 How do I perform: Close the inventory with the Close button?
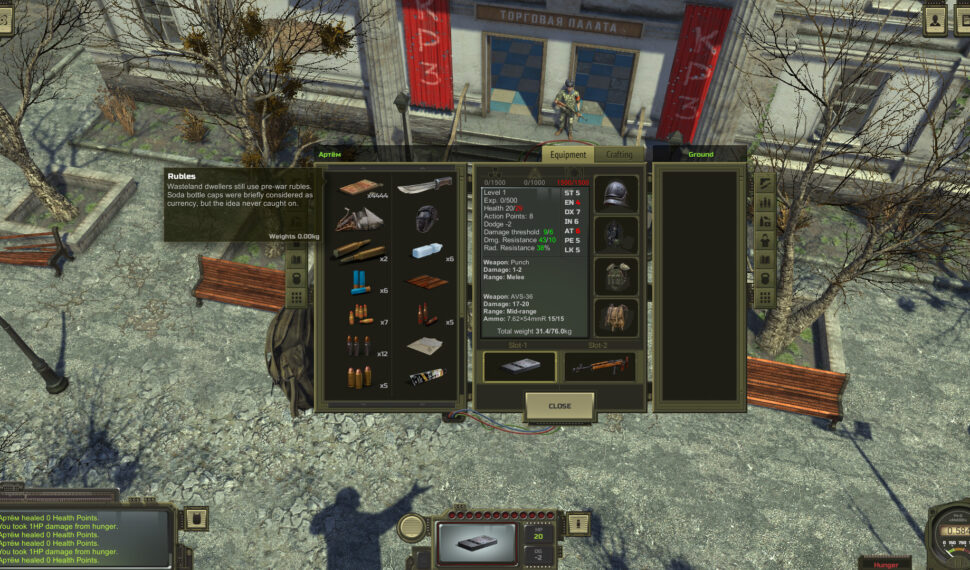coord(560,406)
